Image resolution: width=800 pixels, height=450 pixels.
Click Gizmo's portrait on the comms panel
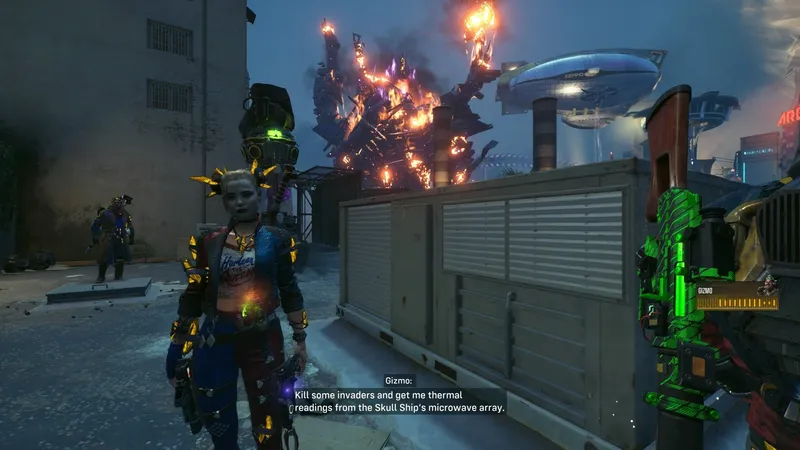[767, 288]
